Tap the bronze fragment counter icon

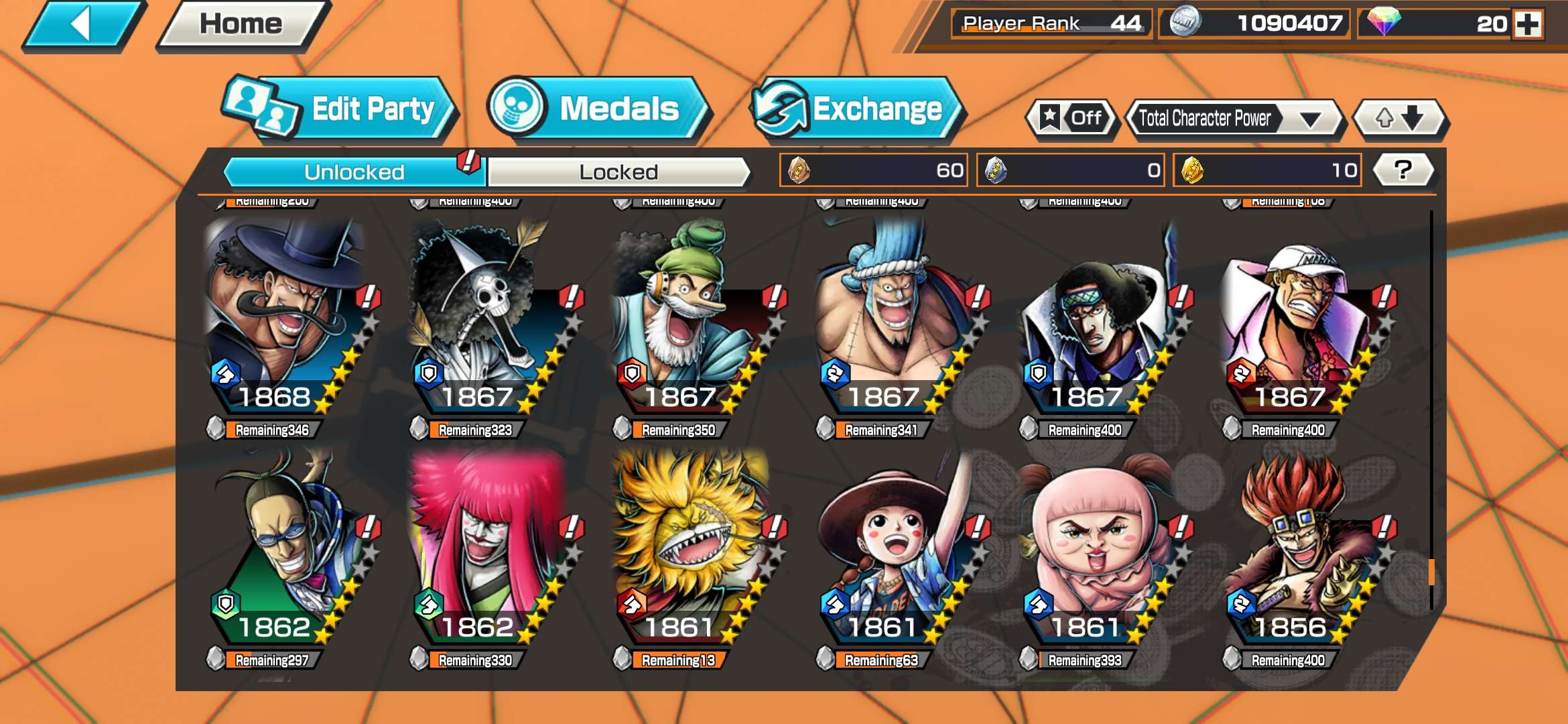click(x=801, y=171)
